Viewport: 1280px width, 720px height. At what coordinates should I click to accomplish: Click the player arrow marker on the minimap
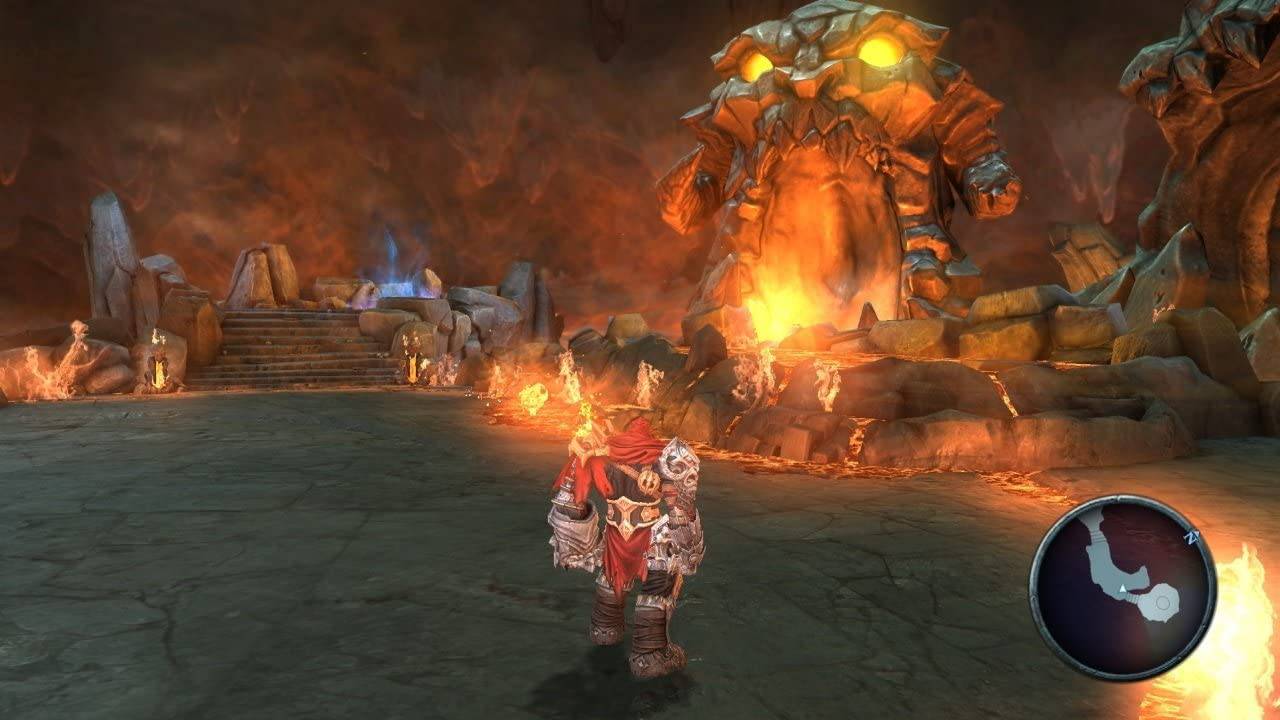pyautogui.click(x=1122, y=588)
